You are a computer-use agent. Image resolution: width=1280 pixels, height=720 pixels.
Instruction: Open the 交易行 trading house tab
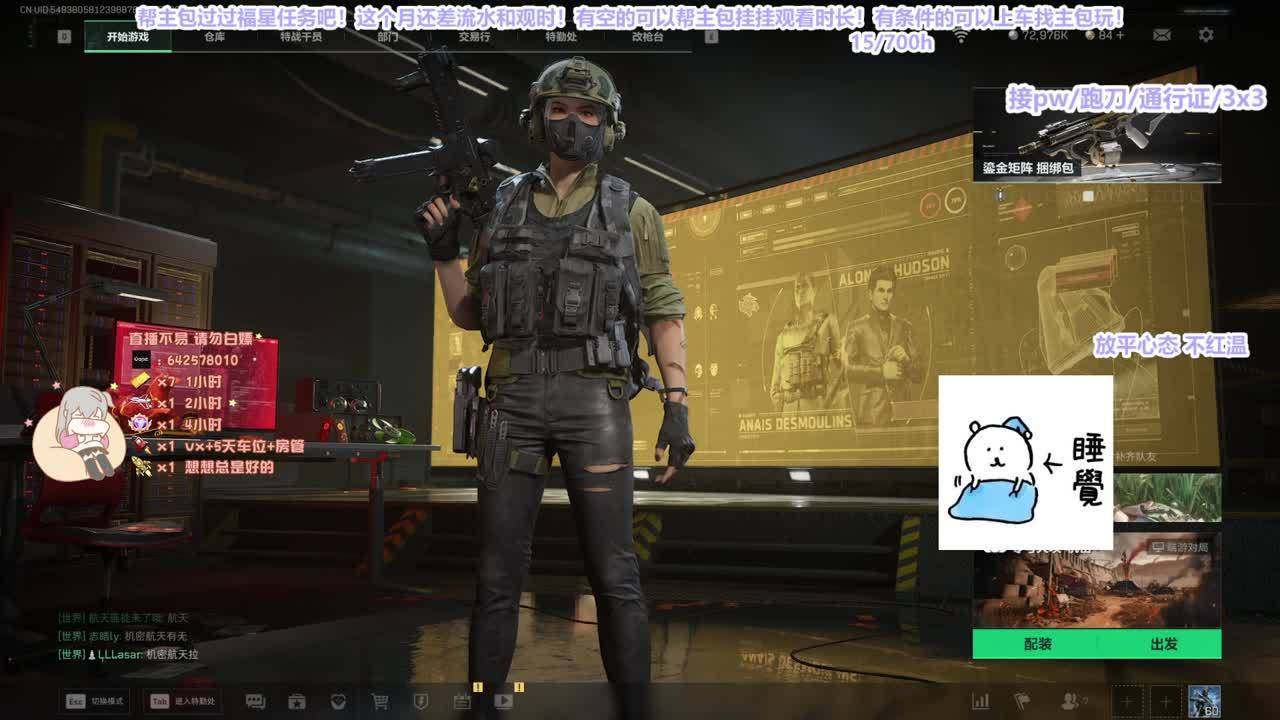click(x=474, y=37)
